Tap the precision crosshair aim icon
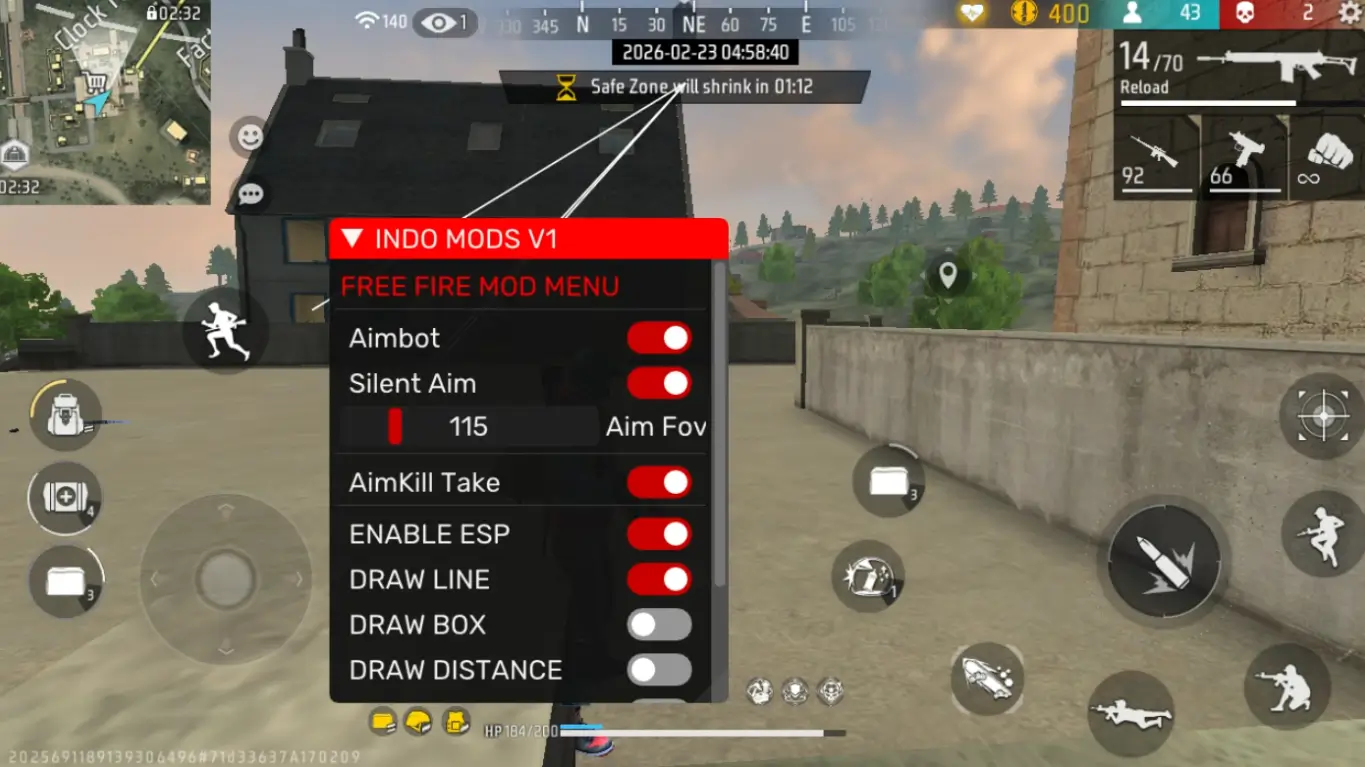Image resolution: width=1365 pixels, height=767 pixels. (x=1322, y=417)
